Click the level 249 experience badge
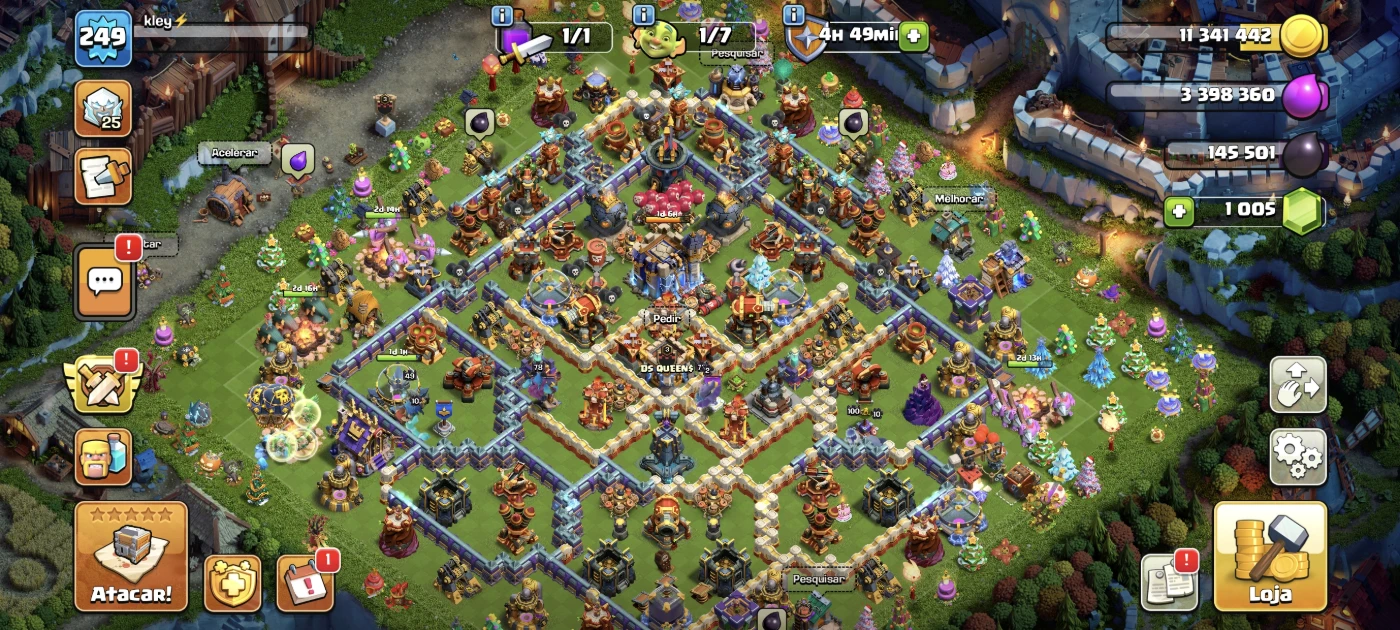 click(103, 38)
